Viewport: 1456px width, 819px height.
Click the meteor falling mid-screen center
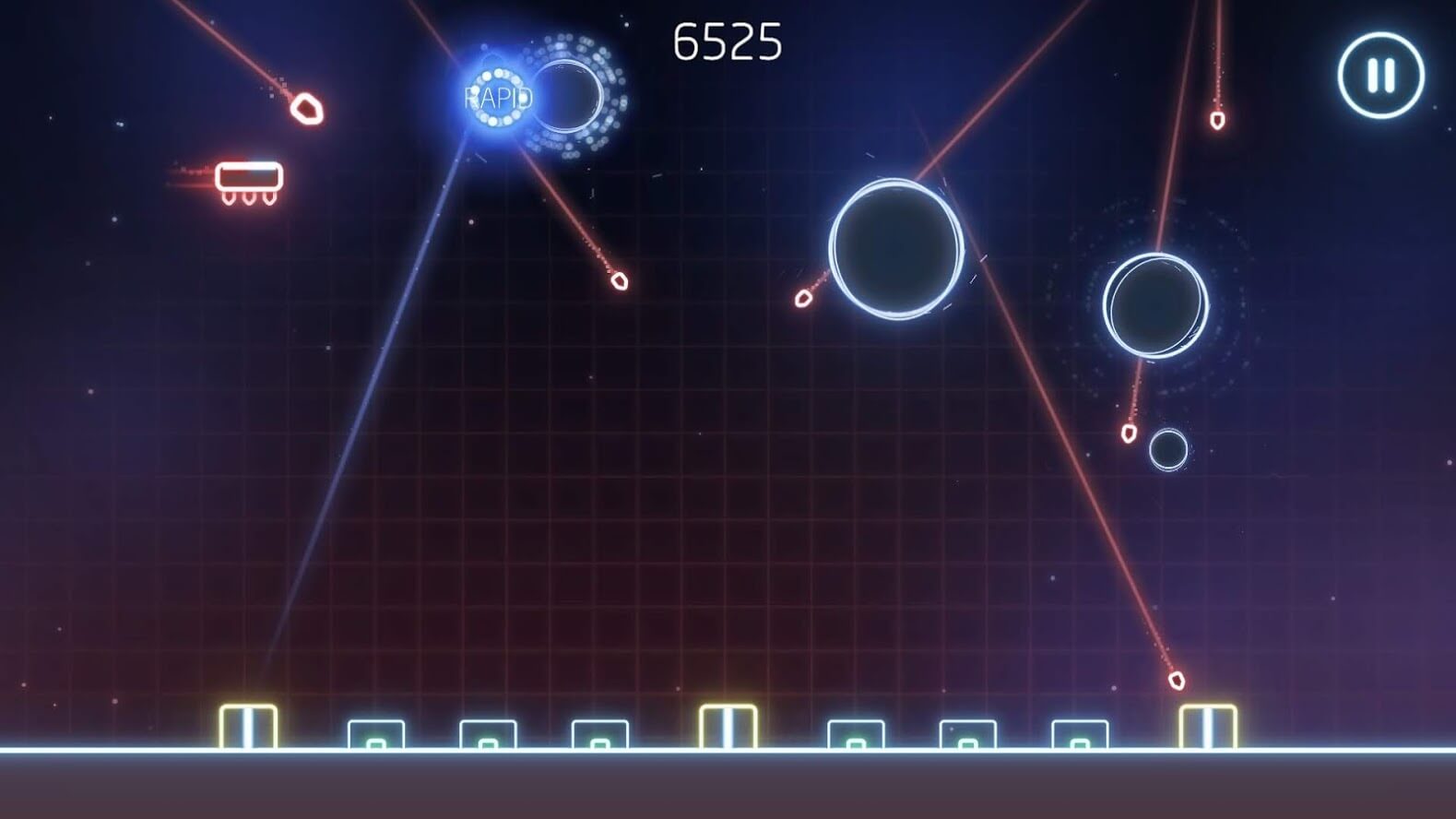pos(618,282)
